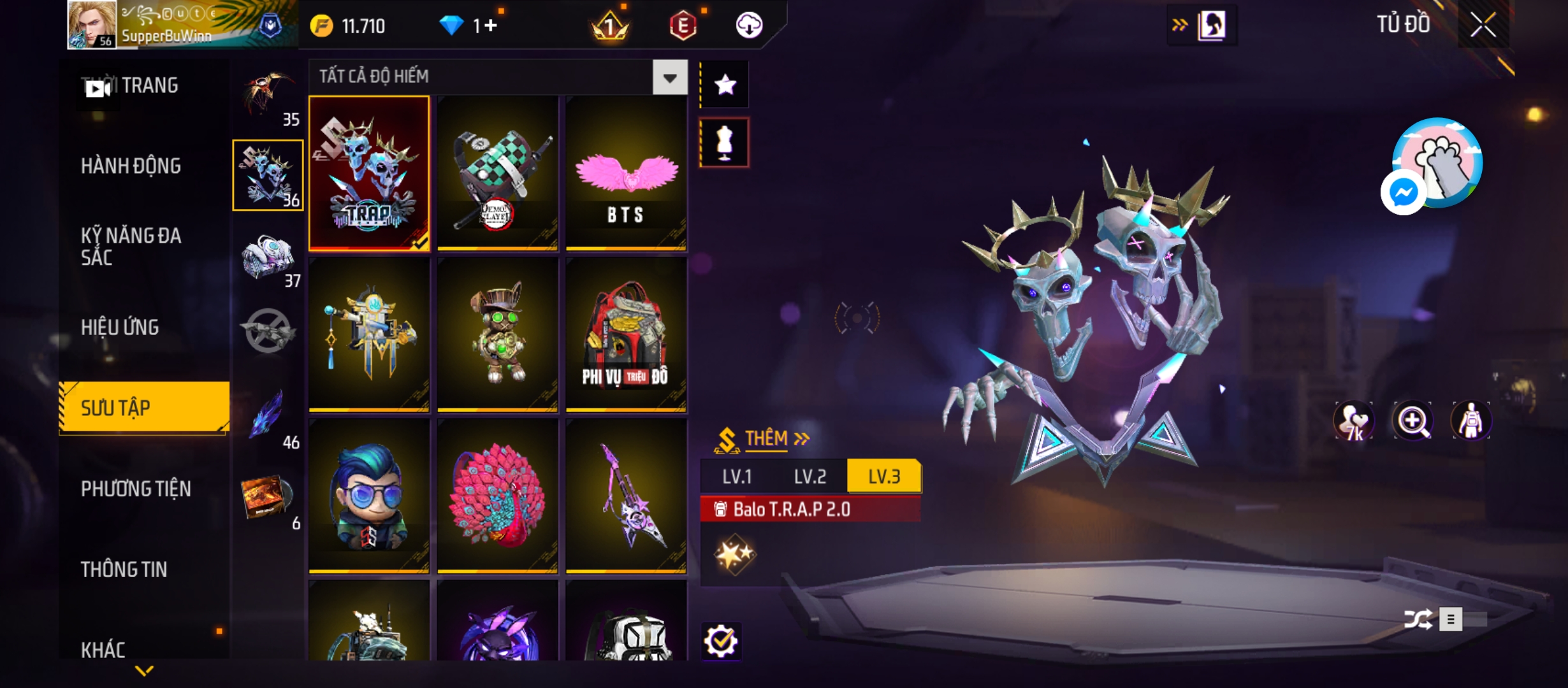Toggle the star favorites filter

click(725, 85)
